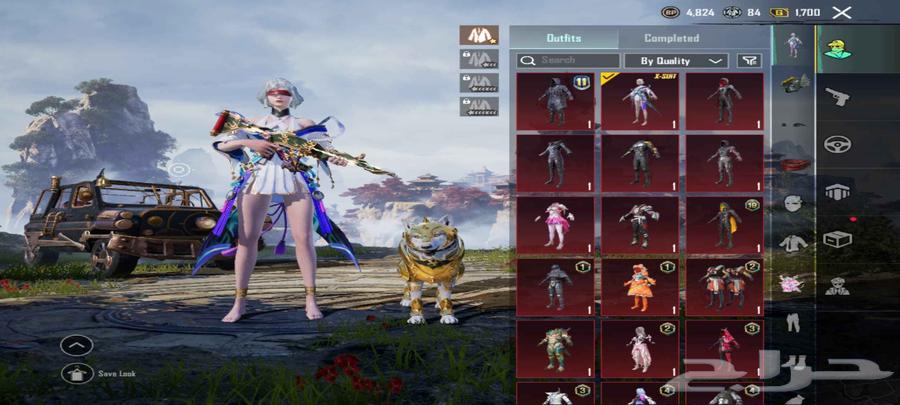
Task: Select the Outfits tab
Action: point(563,38)
